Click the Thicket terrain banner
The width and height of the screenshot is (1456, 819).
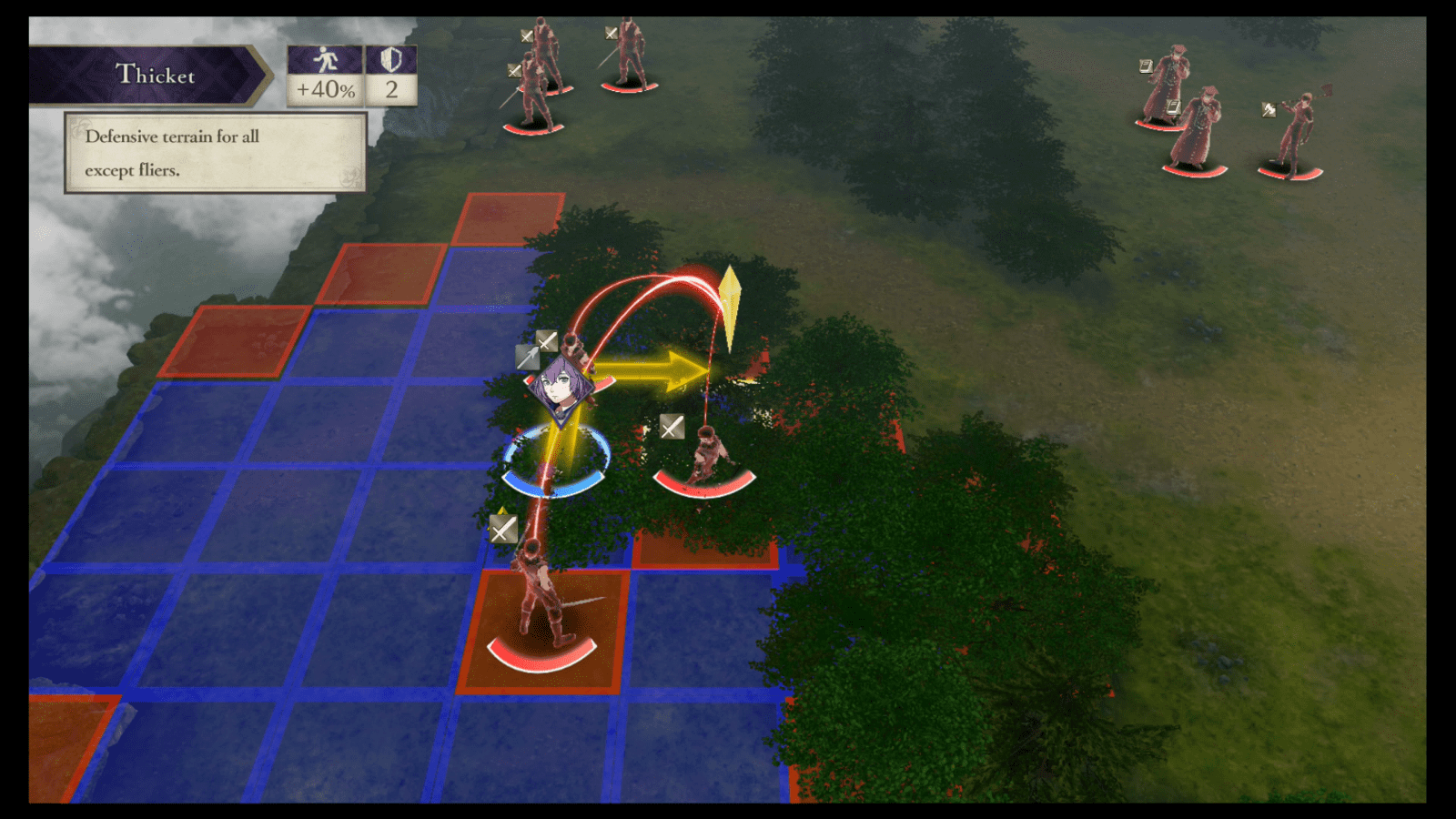[155, 75]
